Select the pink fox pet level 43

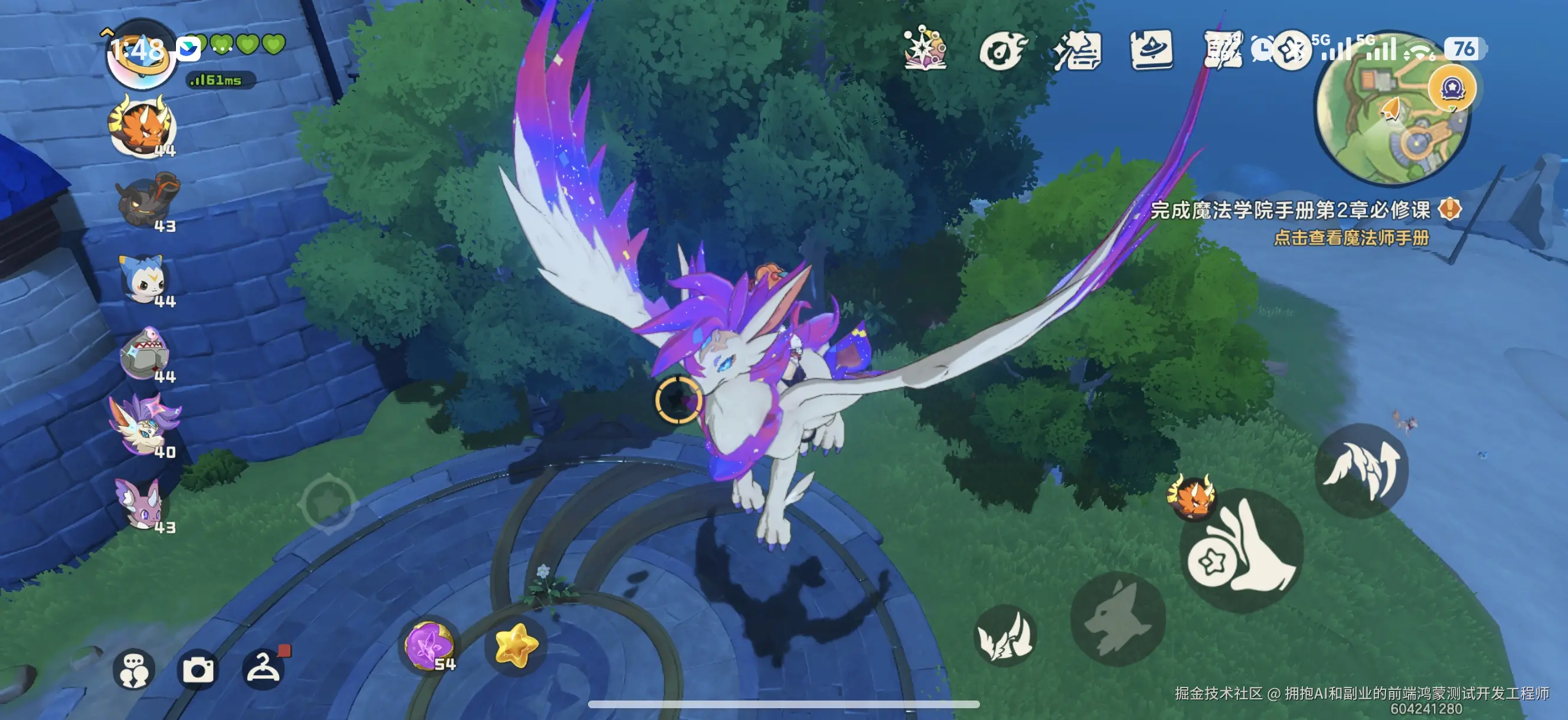point(143,504)
